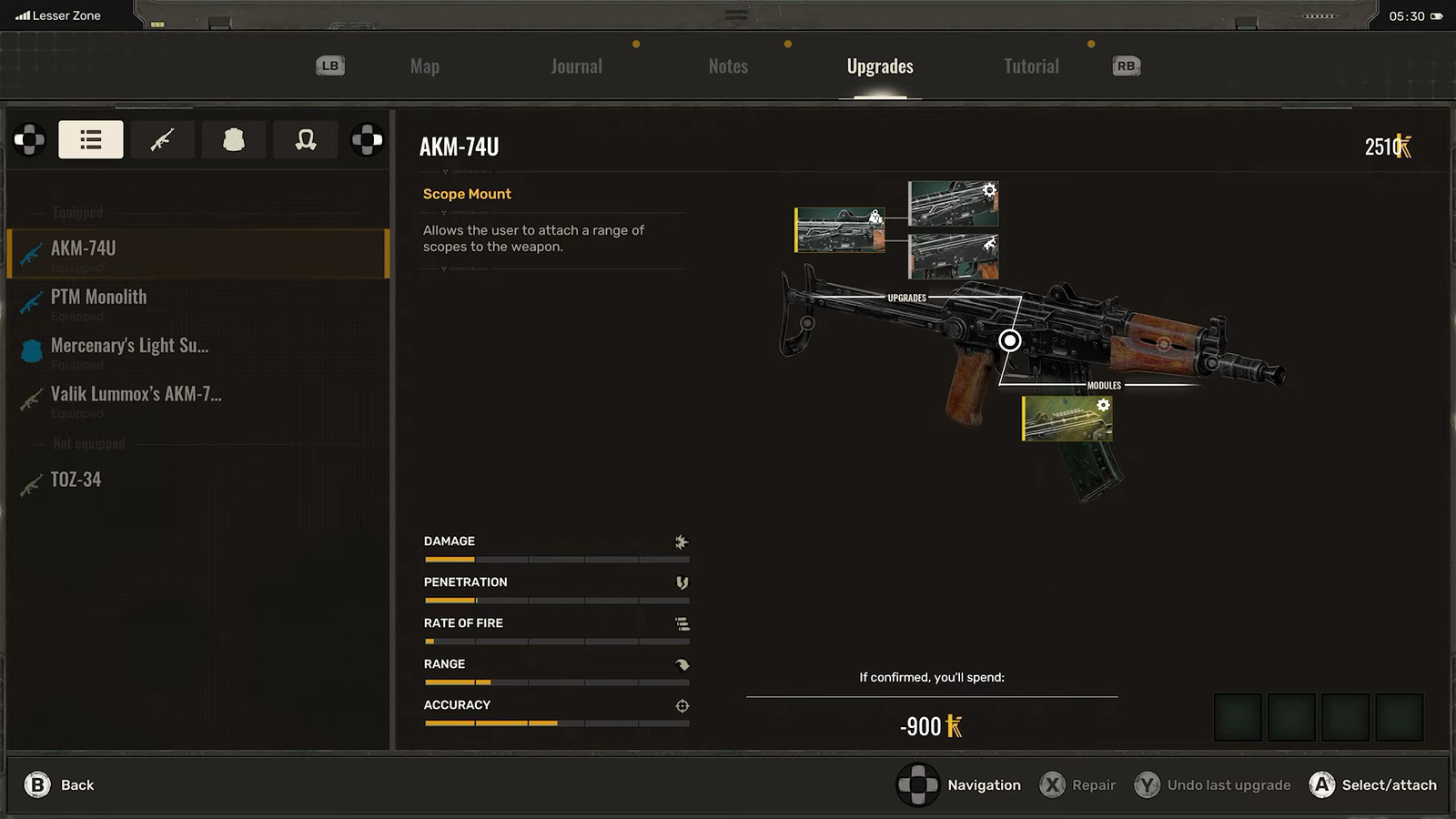Open the Notes tab
Viewport: 1456px width, 819px height.
(728, 66)
